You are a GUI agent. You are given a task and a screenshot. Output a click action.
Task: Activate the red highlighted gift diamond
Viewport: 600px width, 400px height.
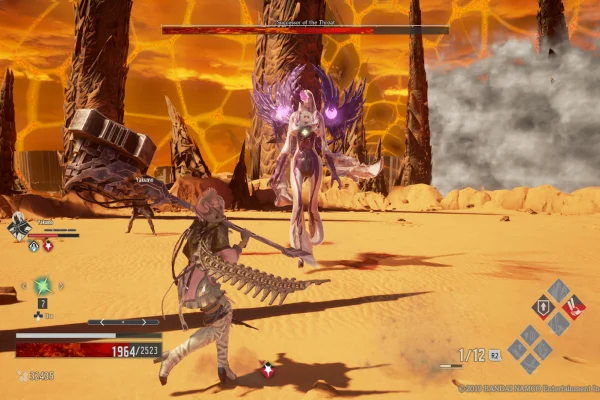tap(575, 307)
